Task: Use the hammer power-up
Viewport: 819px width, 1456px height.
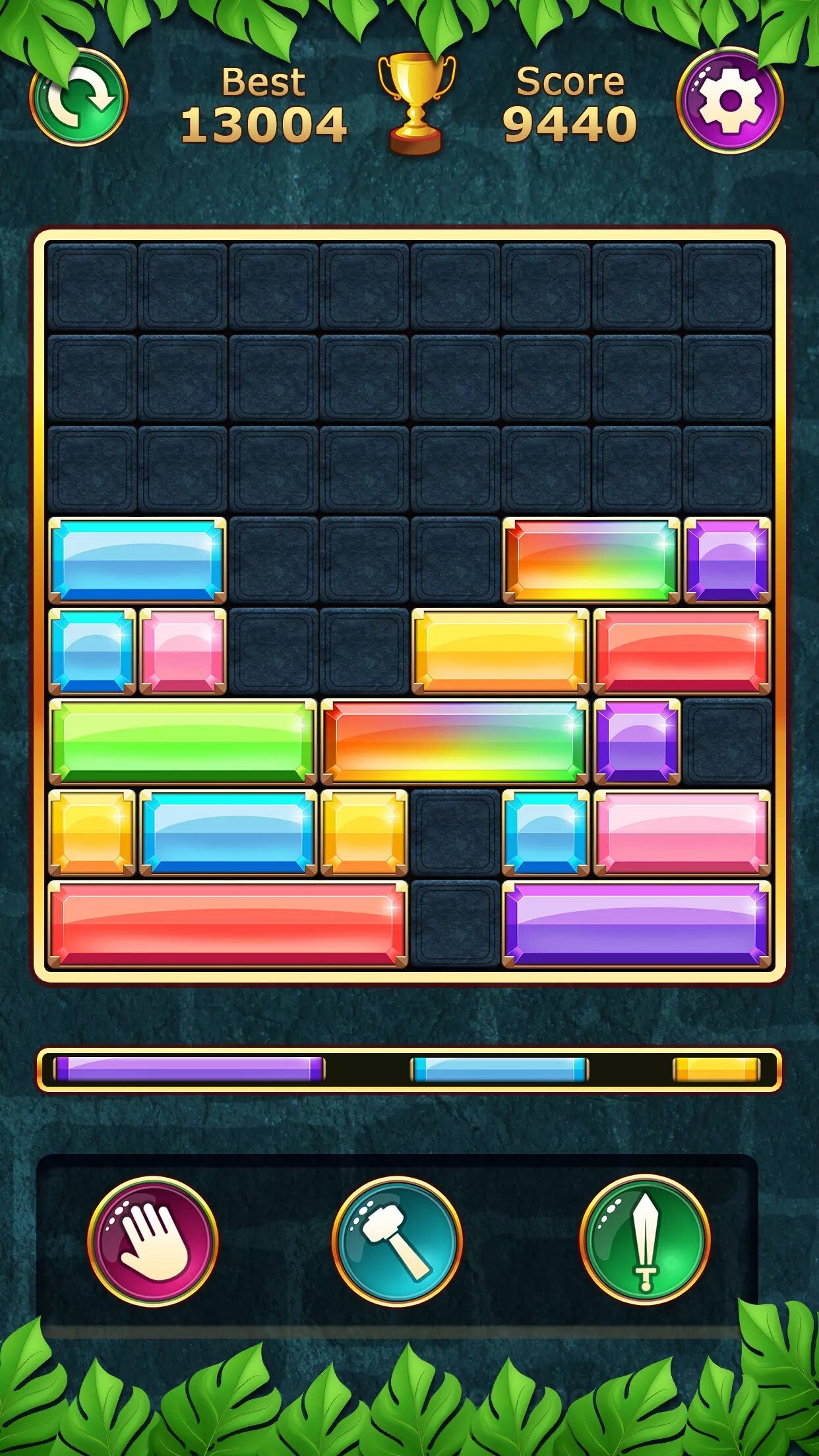Action: 397,1241
